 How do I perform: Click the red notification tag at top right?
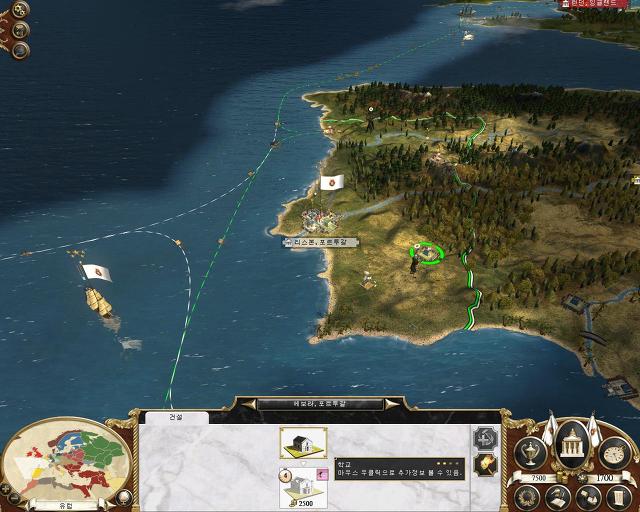tap(598, 5)
